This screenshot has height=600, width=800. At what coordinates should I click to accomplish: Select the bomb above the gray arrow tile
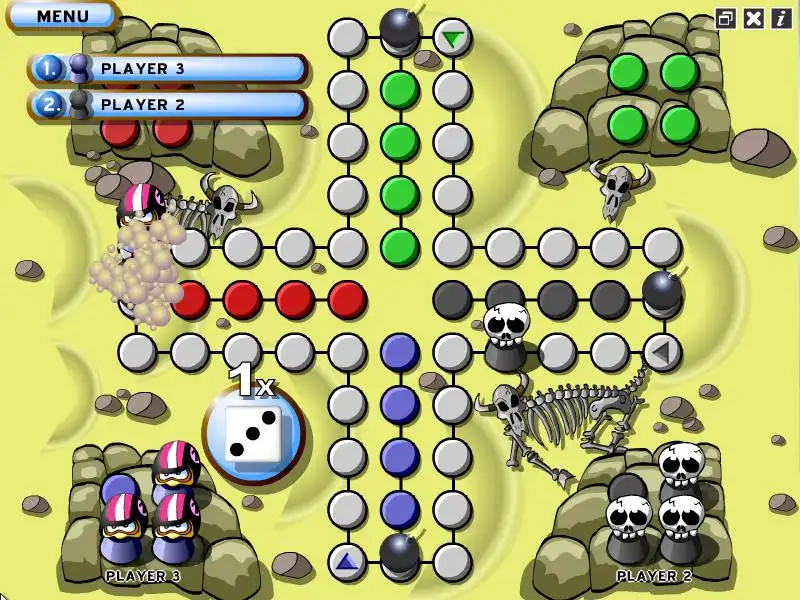[x=662, y=291]
